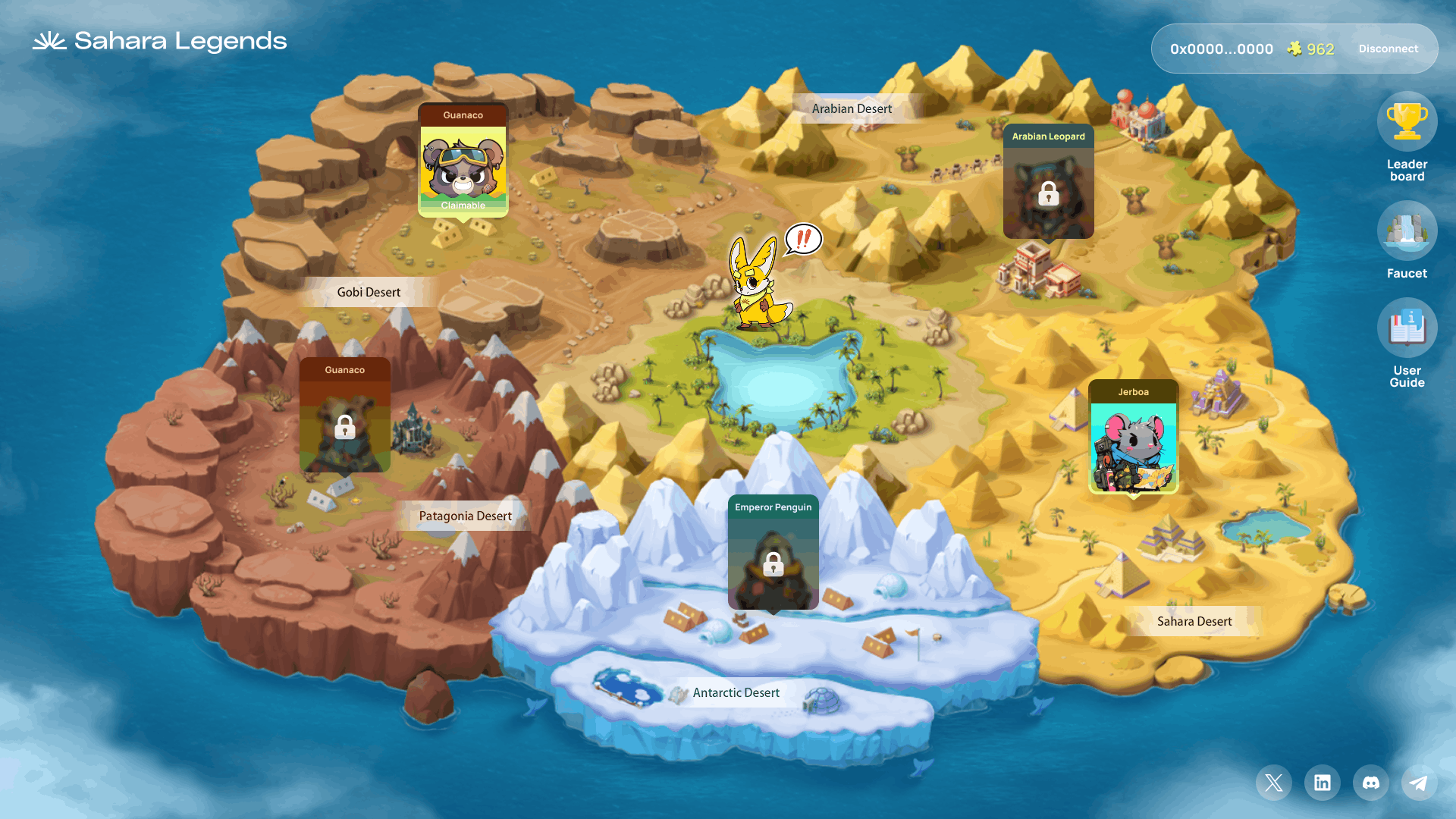Open the LinkedIn social link
The width and height of the screenshot is (1456, 819).
[1323, 783]
